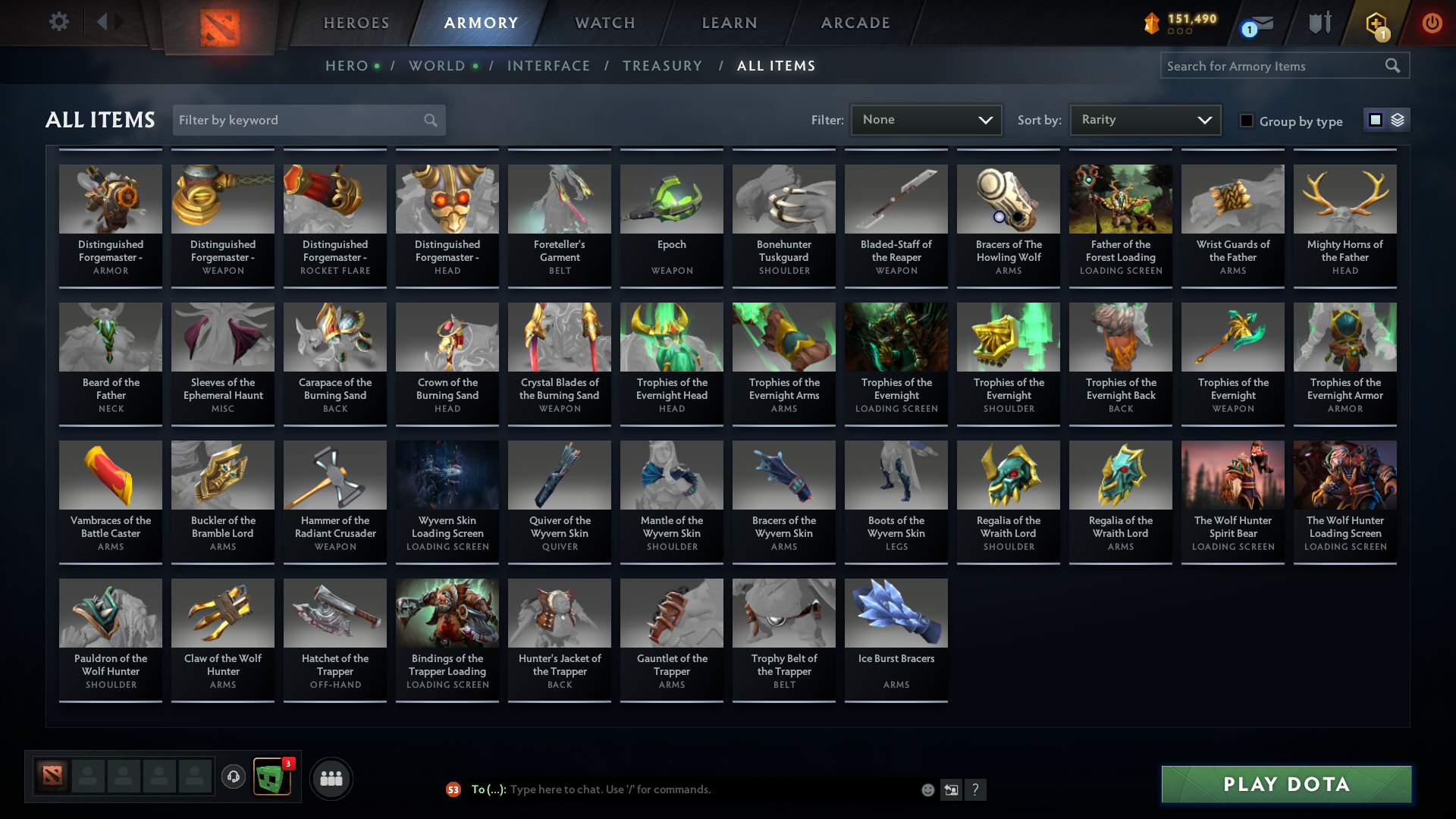Select the Epoch weapon thumbnail
This screenshot has height=819, width=1456.
pos(671,199)
